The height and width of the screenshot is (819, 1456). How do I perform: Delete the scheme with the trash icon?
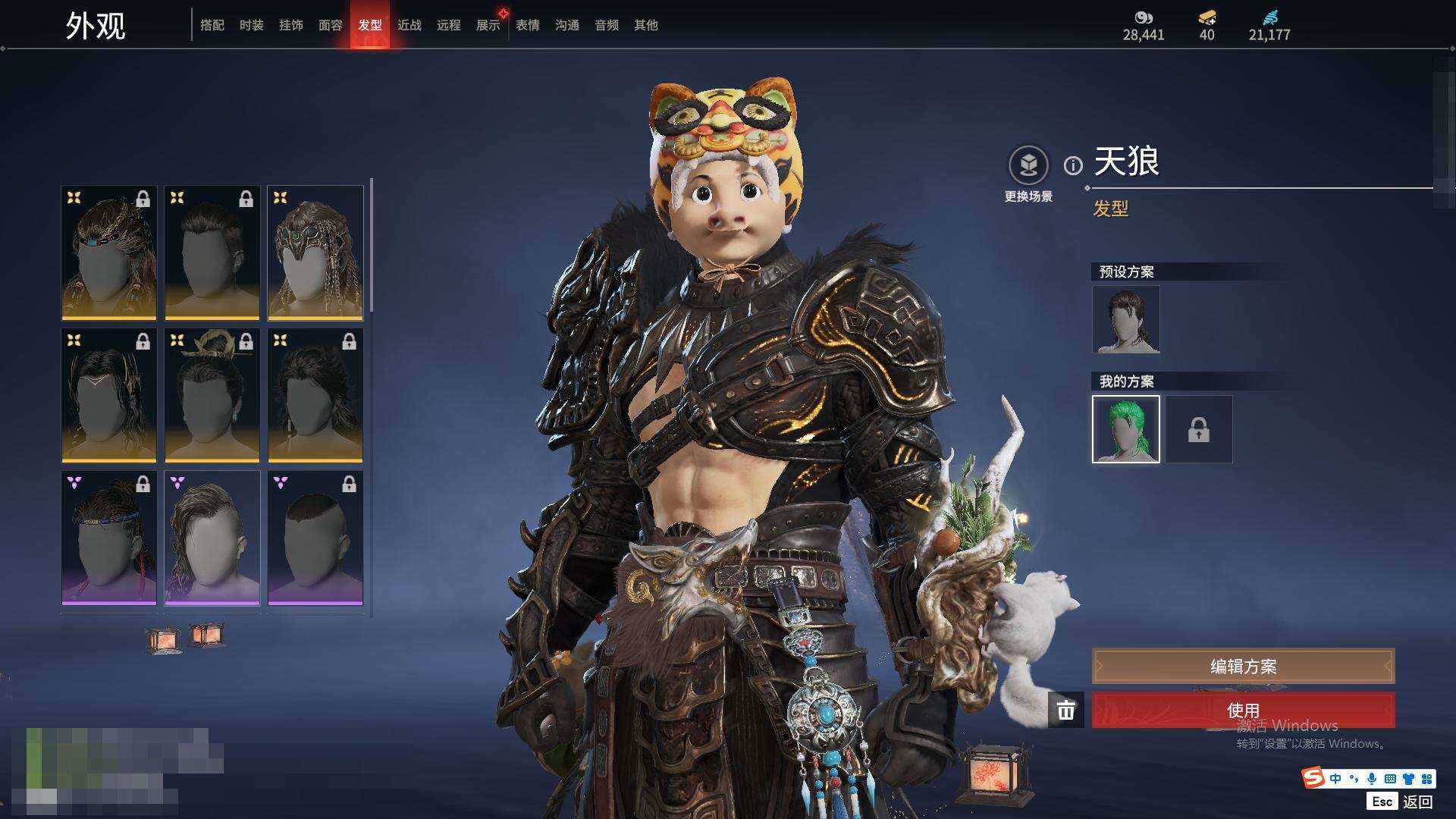tap(1066, 710)
